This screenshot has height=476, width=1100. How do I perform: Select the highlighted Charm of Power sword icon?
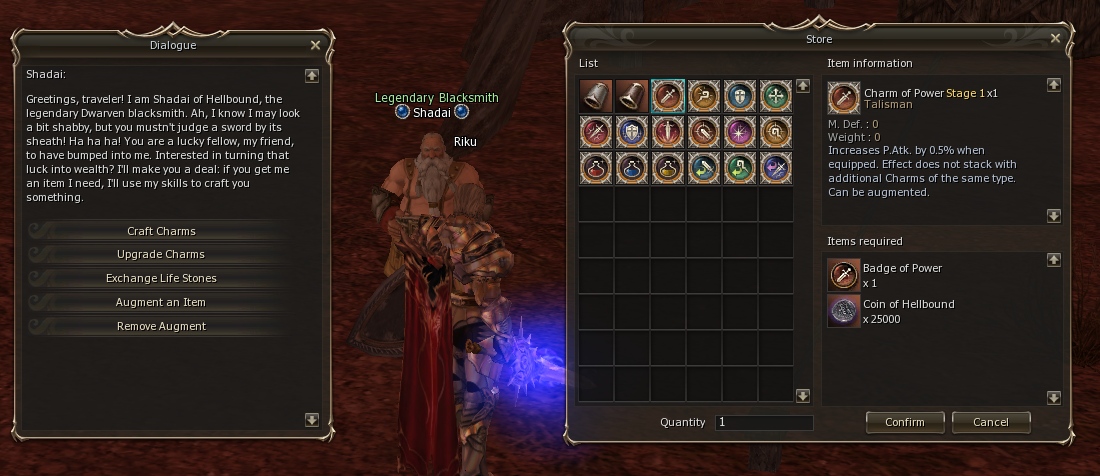[x=668, y=96]
